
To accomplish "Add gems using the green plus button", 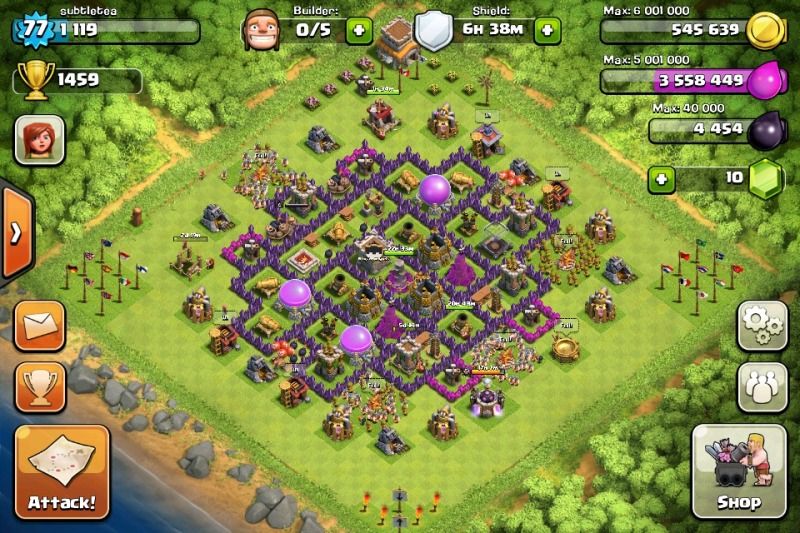I will coord(661,180).
